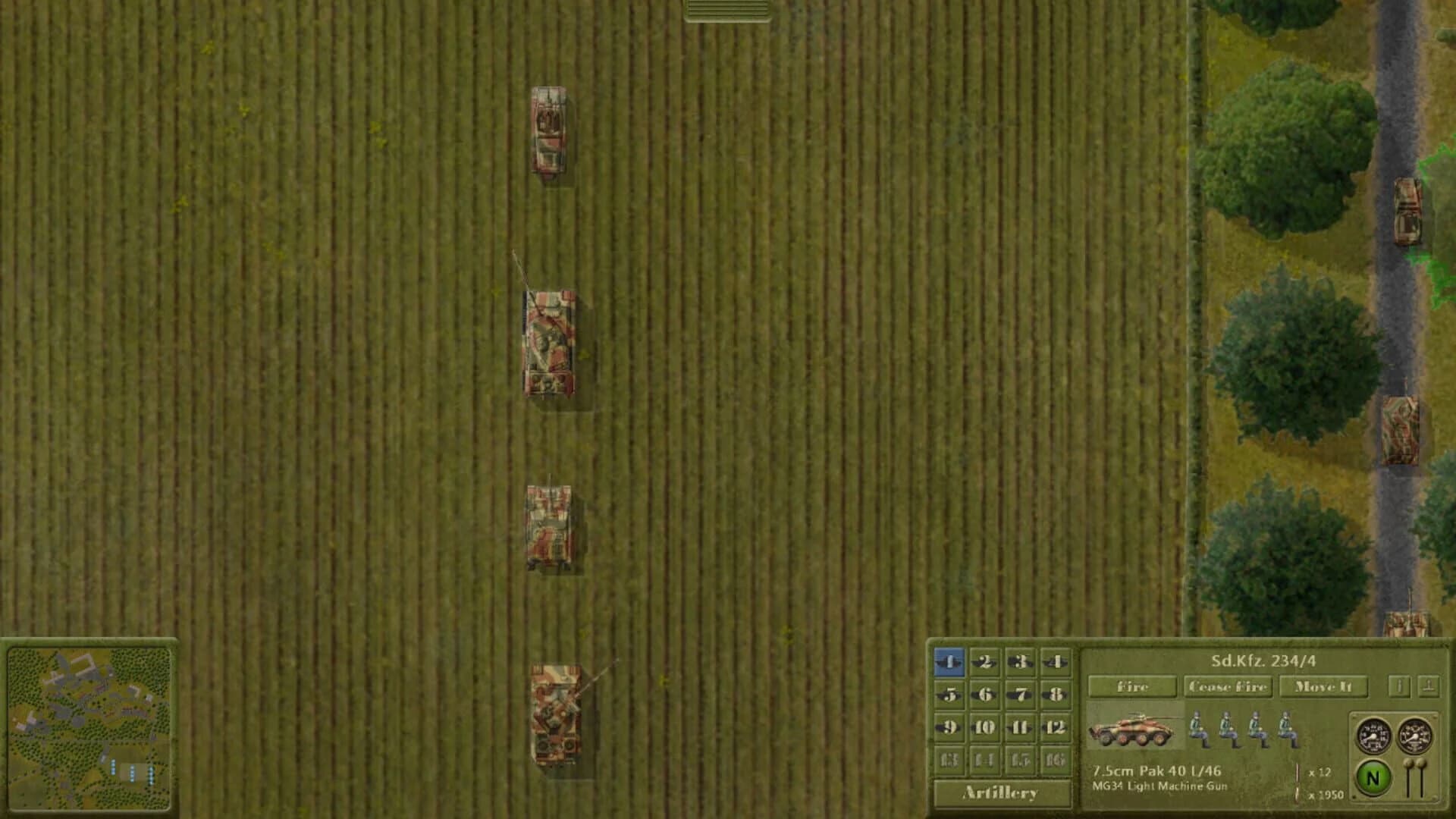Screen dimensions: 1456x819
Task: Enable firing with the Fire button
Action: pyautogui.click(x=1134, y=687)
